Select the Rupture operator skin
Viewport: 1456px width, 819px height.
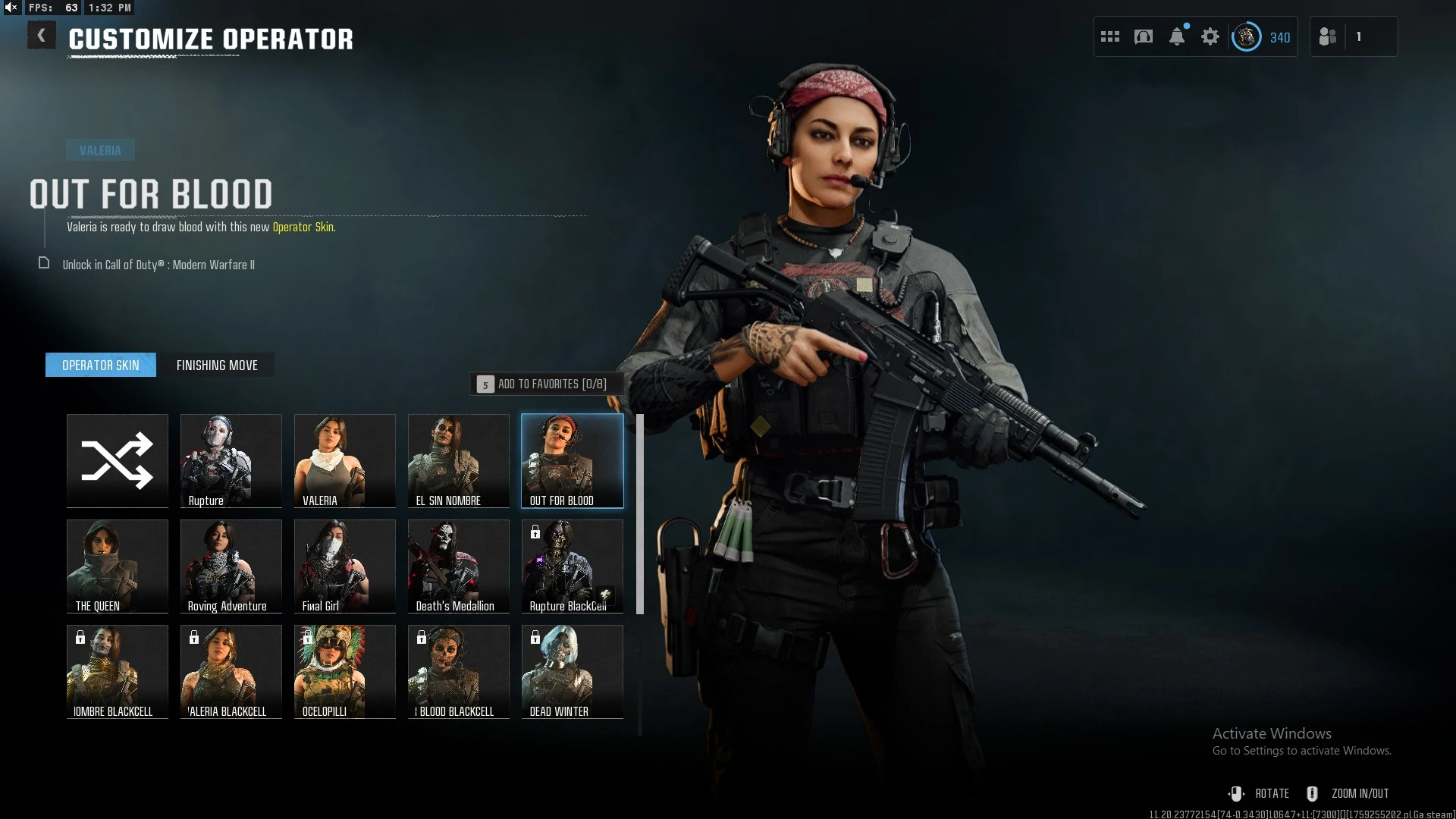pos(231,460)
